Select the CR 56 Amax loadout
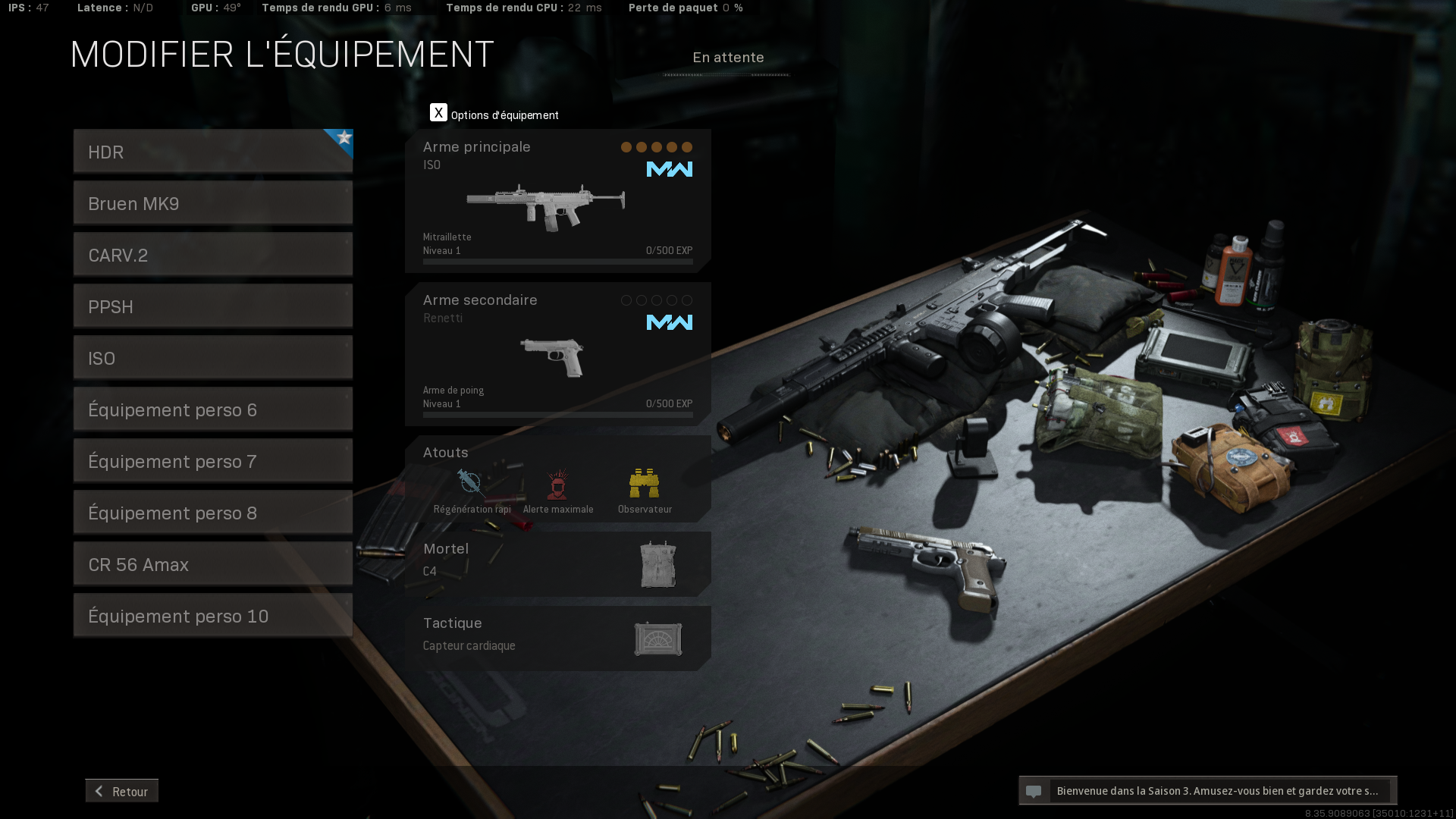 [212, 564]
